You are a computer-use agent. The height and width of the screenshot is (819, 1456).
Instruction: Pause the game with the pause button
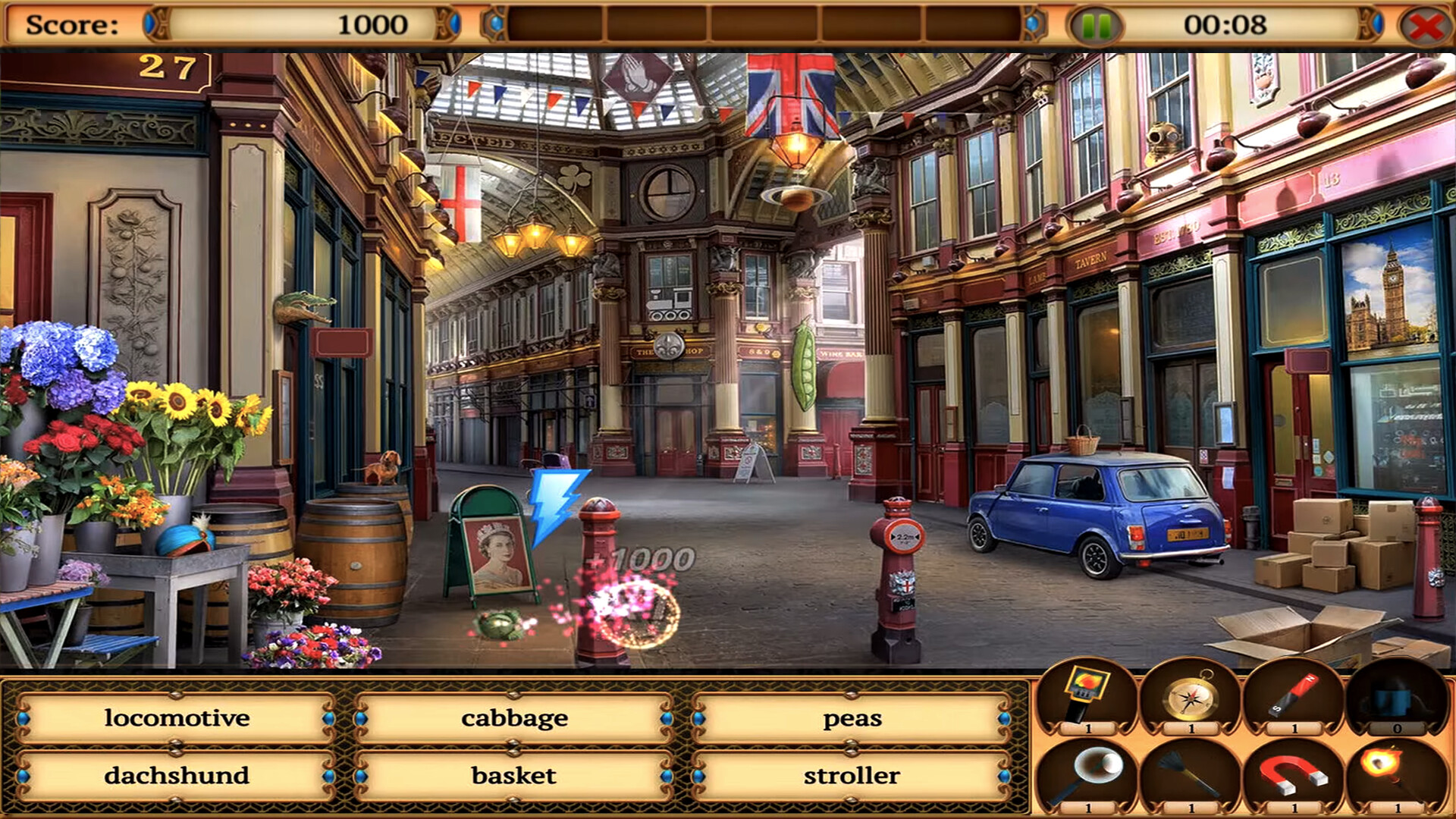(1095, 25)
